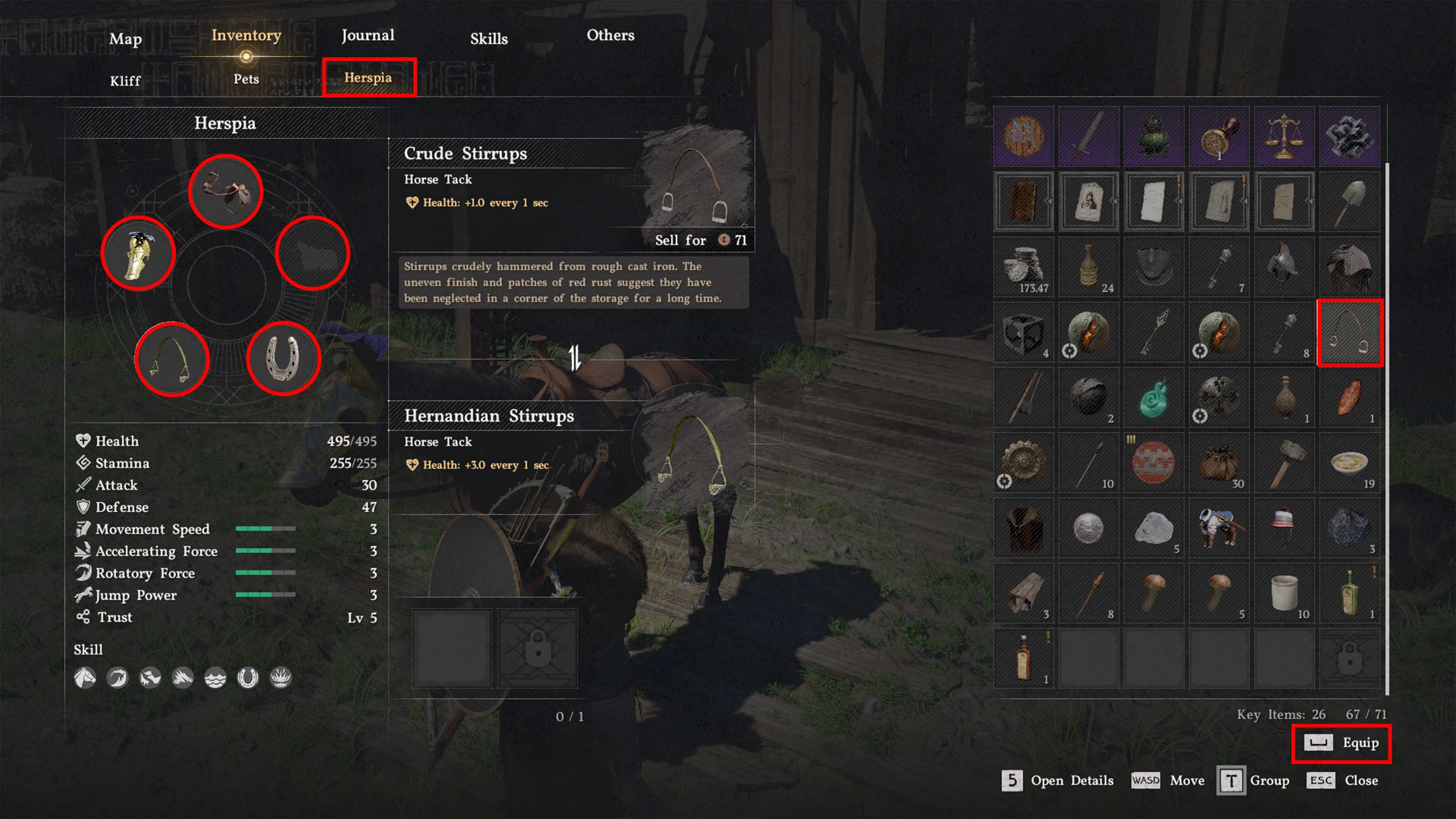
Task: Select the Herspia sub-tab
Action: point(369,77)
